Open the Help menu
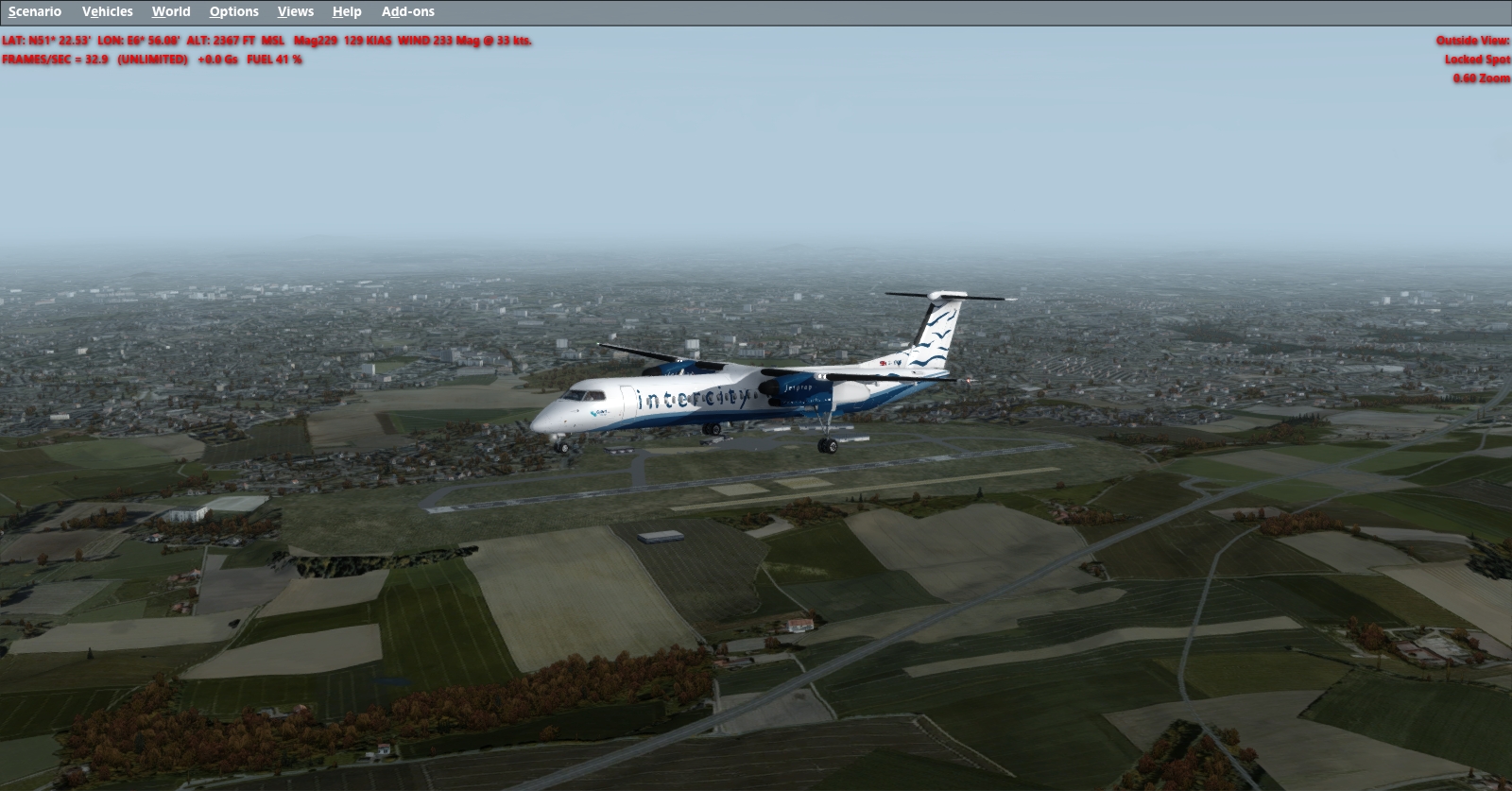The image size is (1512, 791). point(347,11)
